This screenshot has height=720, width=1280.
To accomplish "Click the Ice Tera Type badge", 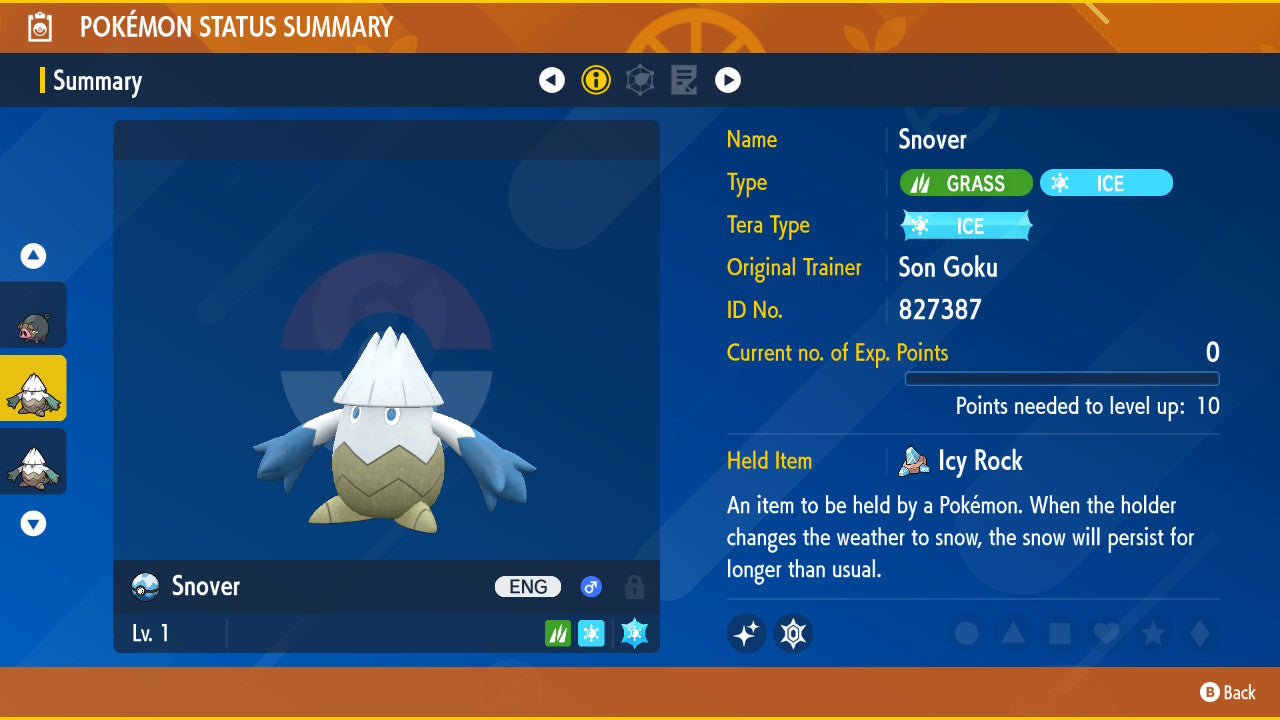I will (966, 226).
